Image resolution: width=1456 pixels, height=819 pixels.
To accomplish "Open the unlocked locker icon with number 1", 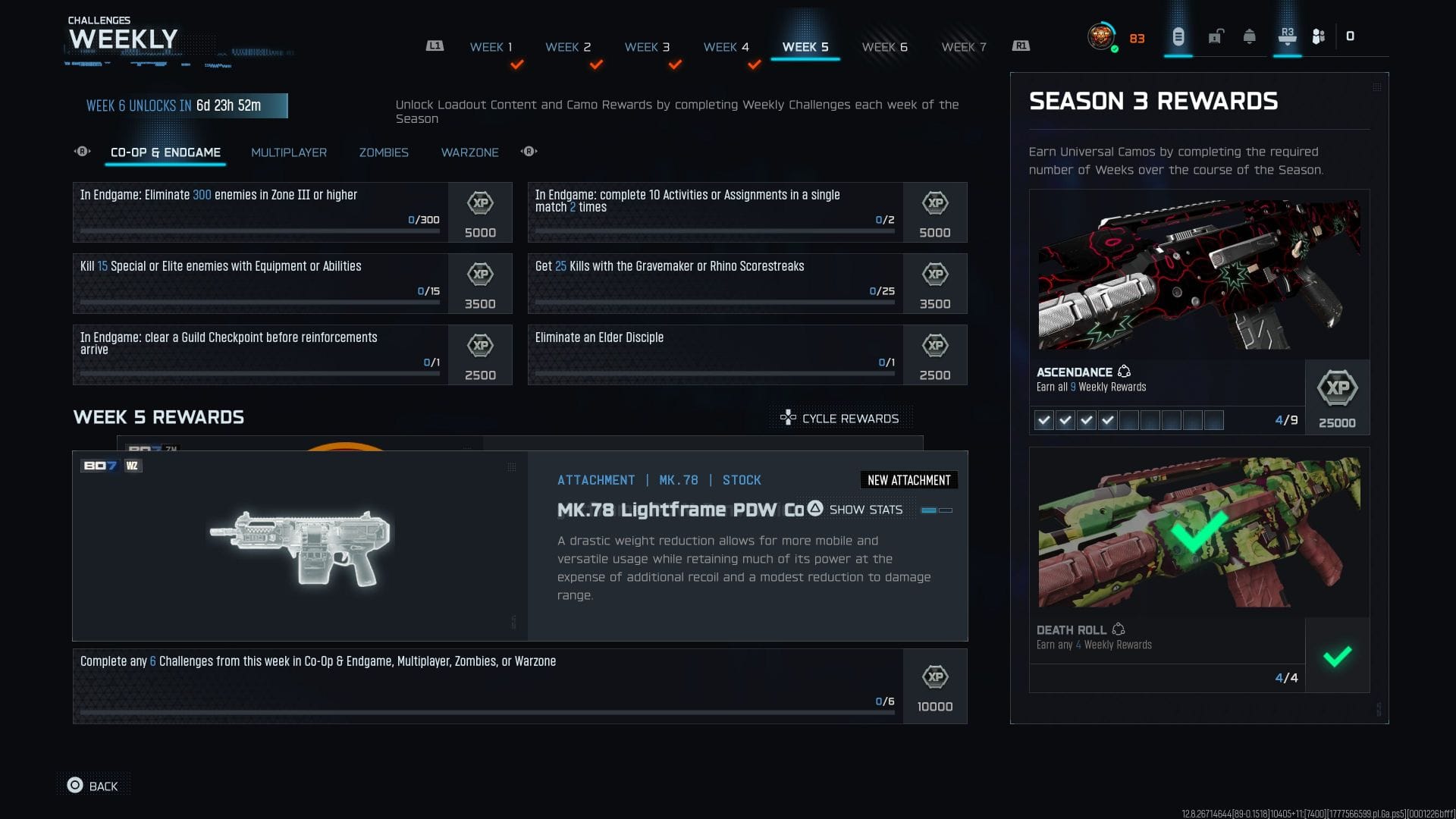I will 1217,35.
